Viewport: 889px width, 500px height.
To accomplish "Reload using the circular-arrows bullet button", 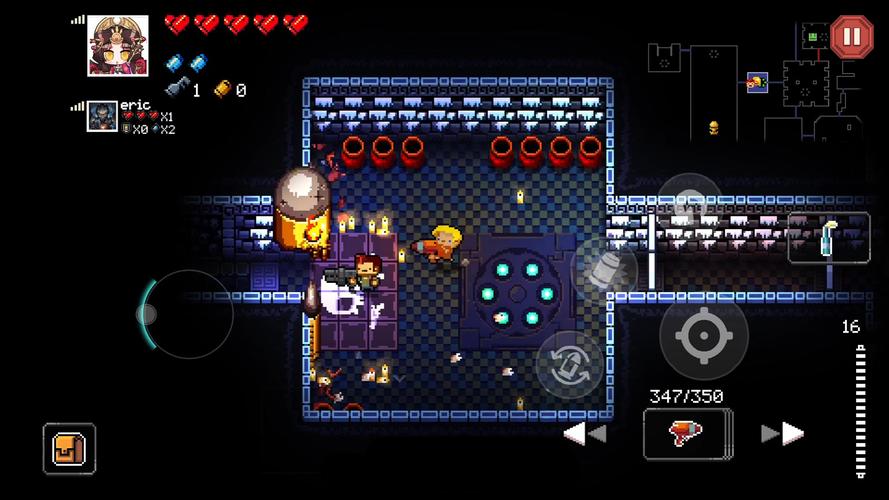I will (x=570, y=364).
